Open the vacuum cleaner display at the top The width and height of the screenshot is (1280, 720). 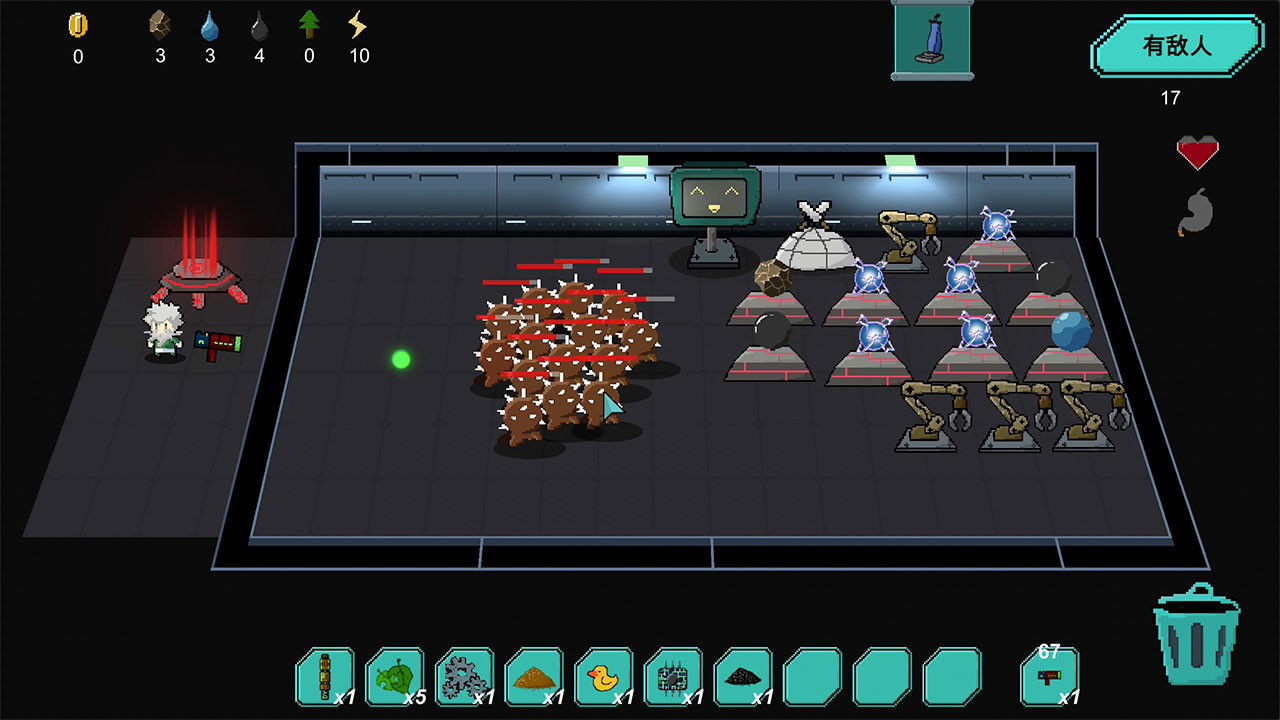[931, 40]
